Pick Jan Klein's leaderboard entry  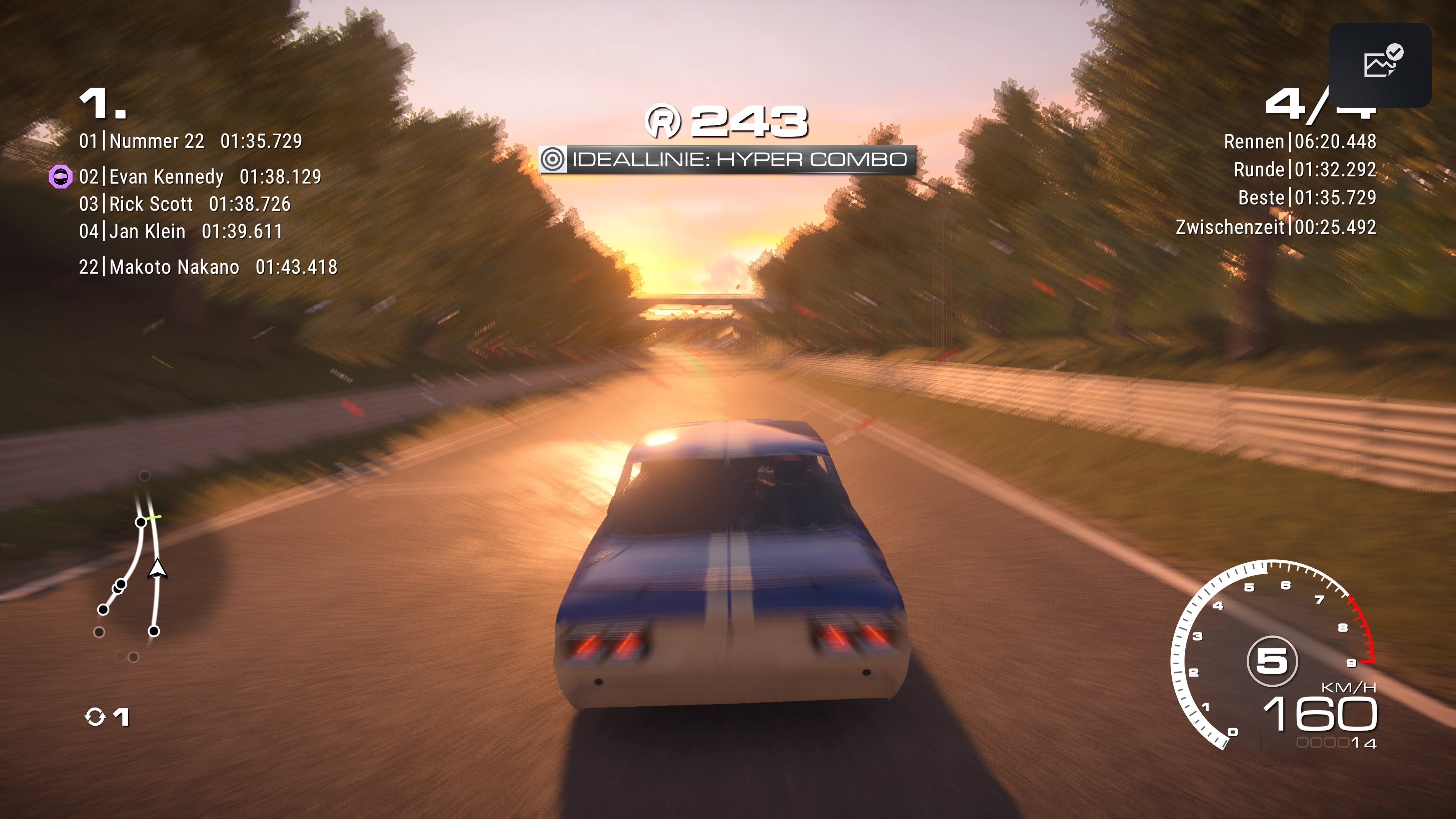pyautogui.click(x=180, y=231)
